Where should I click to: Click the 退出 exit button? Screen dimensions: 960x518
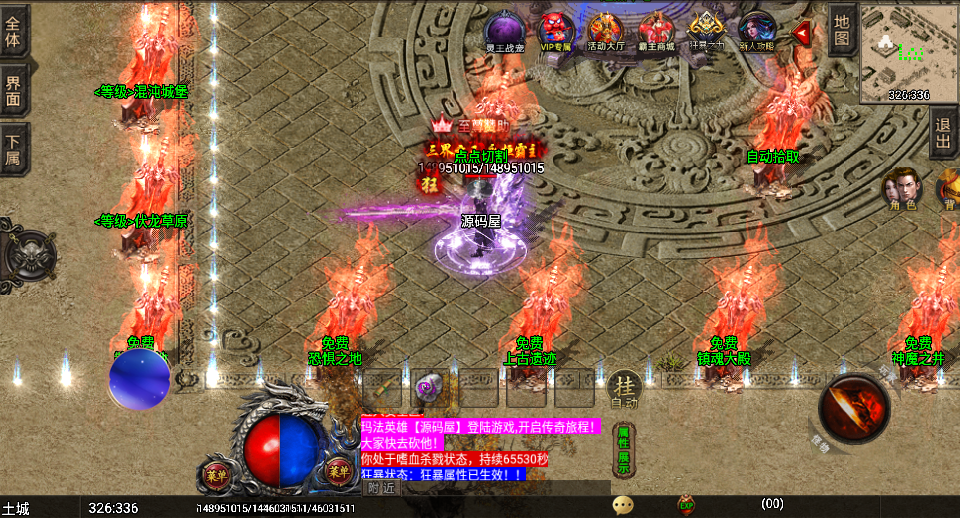click(x=943, y=132)
